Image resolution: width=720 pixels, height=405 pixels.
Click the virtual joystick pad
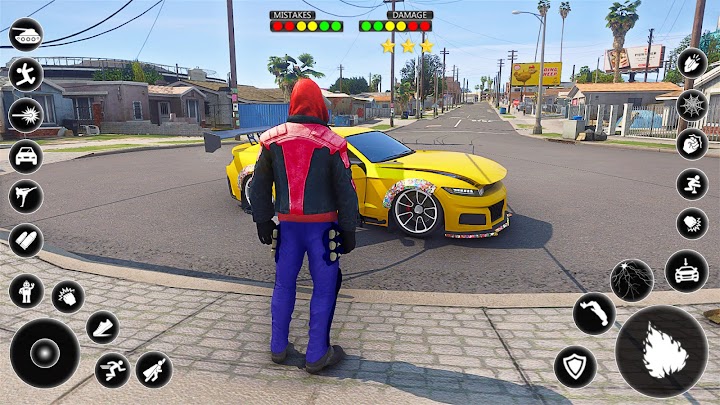click(x=45, y=353)
